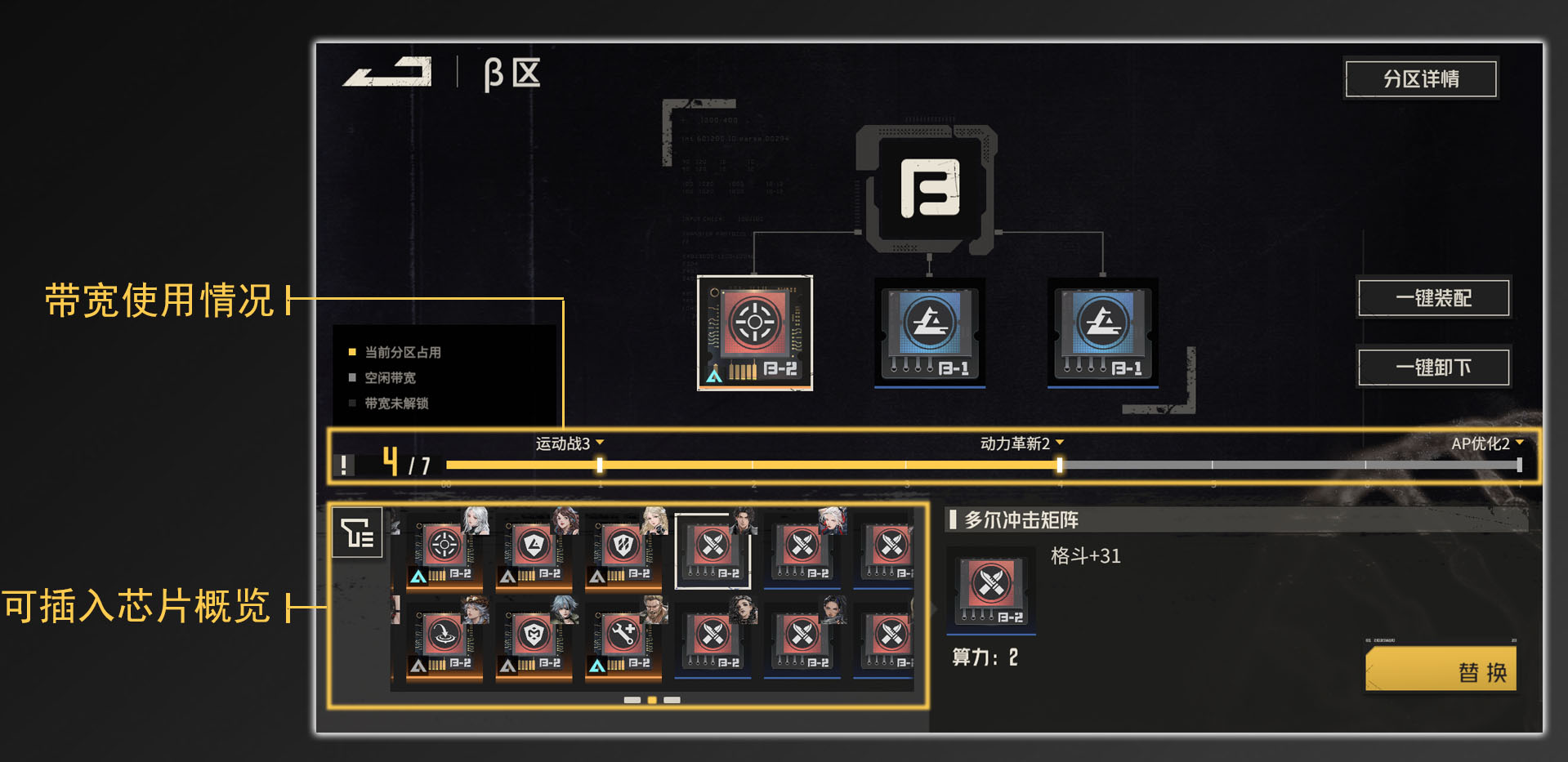Image resolution: width=1568 pixels, height=762 pixels.
Task: Switch to the β区 section header
Action: (x=511, y=74)
